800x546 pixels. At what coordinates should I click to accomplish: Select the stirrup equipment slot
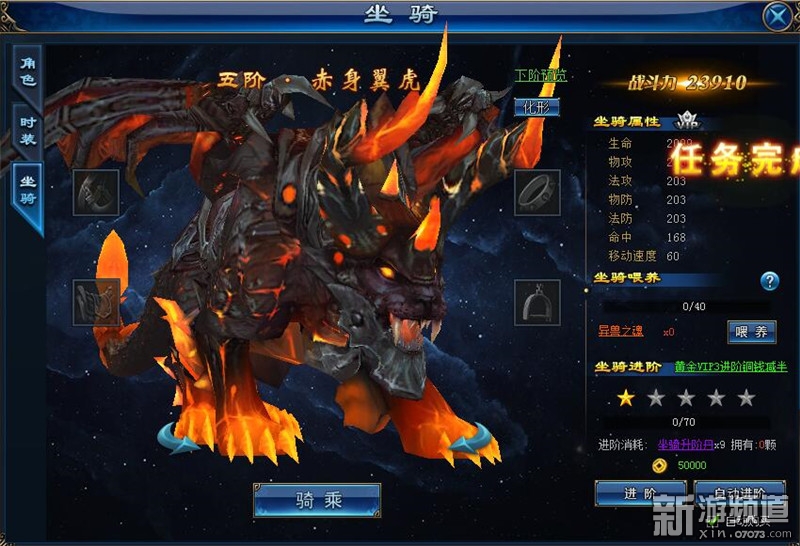tap(537, 301)
